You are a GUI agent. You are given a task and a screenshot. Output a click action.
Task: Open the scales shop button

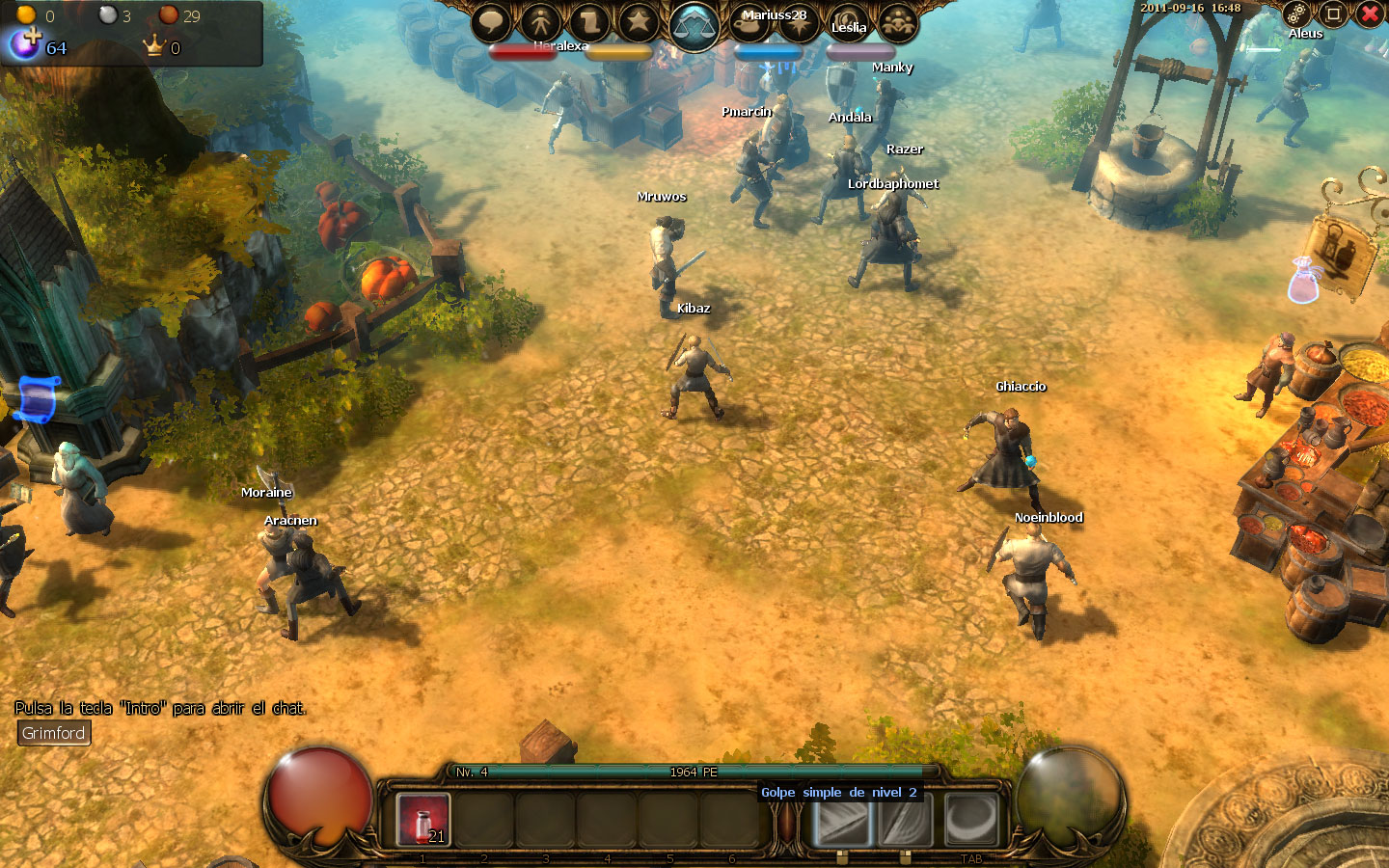pos(694,26)
